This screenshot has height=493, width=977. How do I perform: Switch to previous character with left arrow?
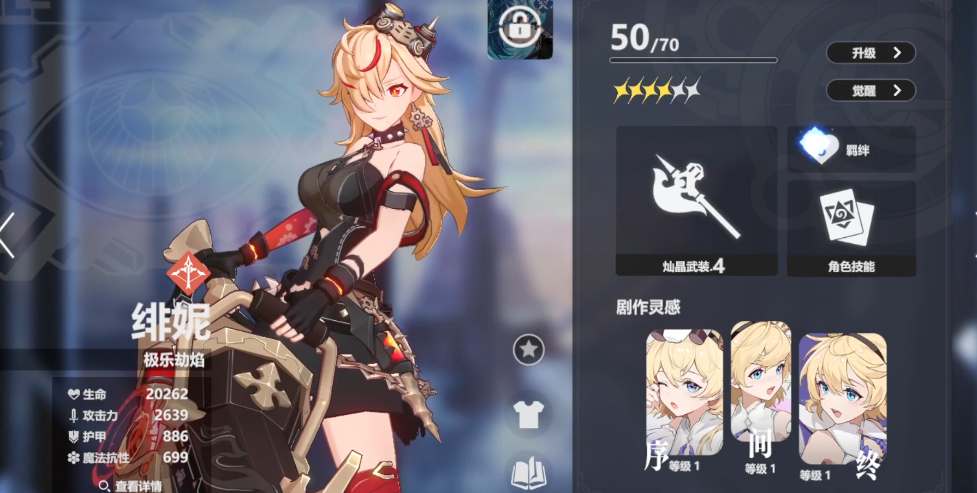click(x=8, y=236)
